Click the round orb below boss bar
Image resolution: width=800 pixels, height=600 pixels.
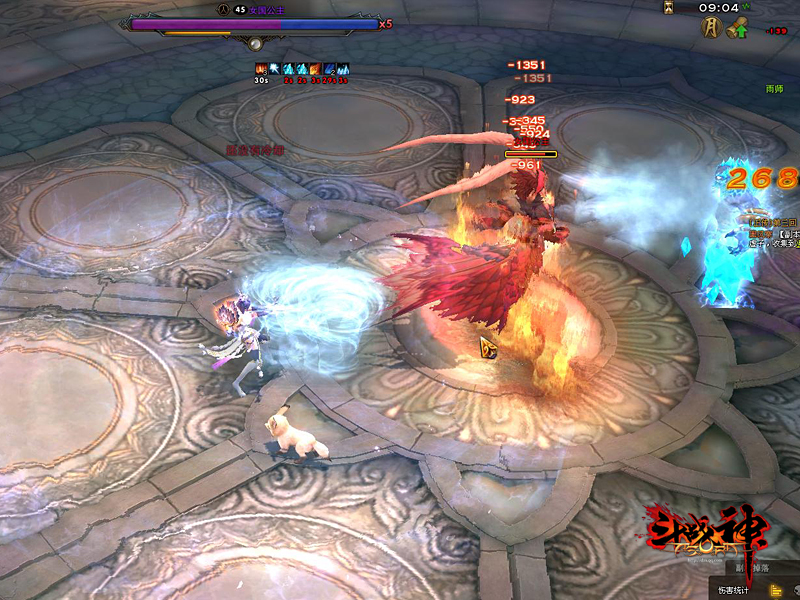pyautogui.click(x=255, y=43)
